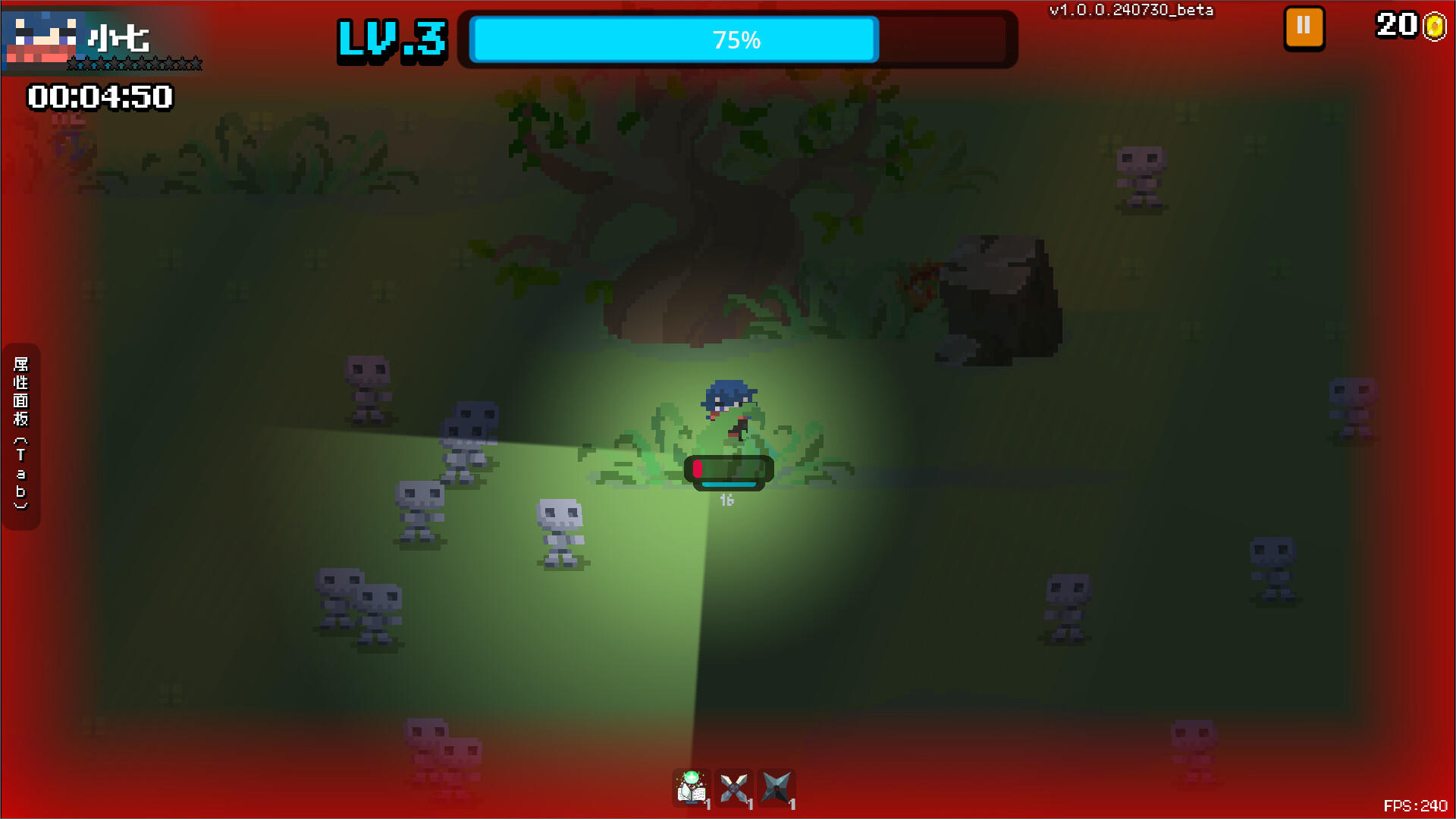Image resolution: width=1456 pixels, height=819 pixels.
Task: Click the version text v1.0.0.240730_beta
Action: (x=1131, y=11)
